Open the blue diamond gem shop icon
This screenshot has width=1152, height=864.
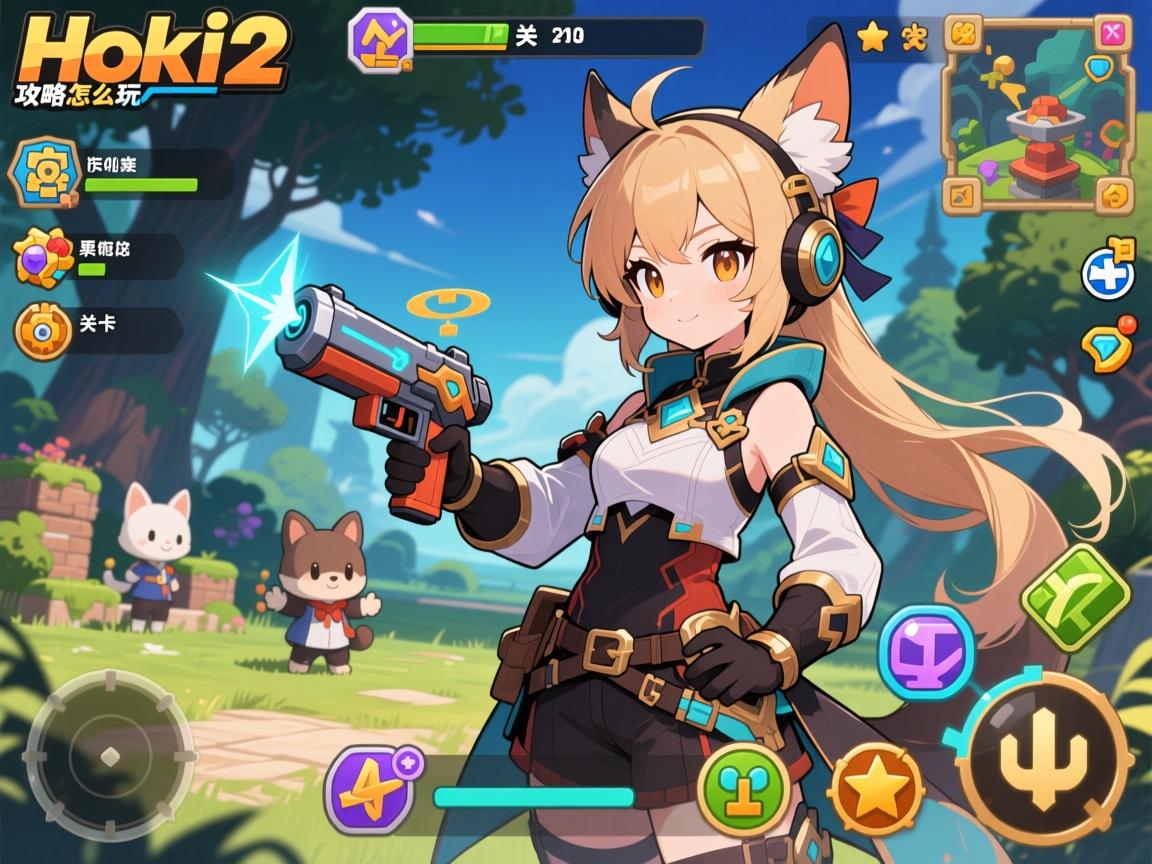click(1106, 348)
